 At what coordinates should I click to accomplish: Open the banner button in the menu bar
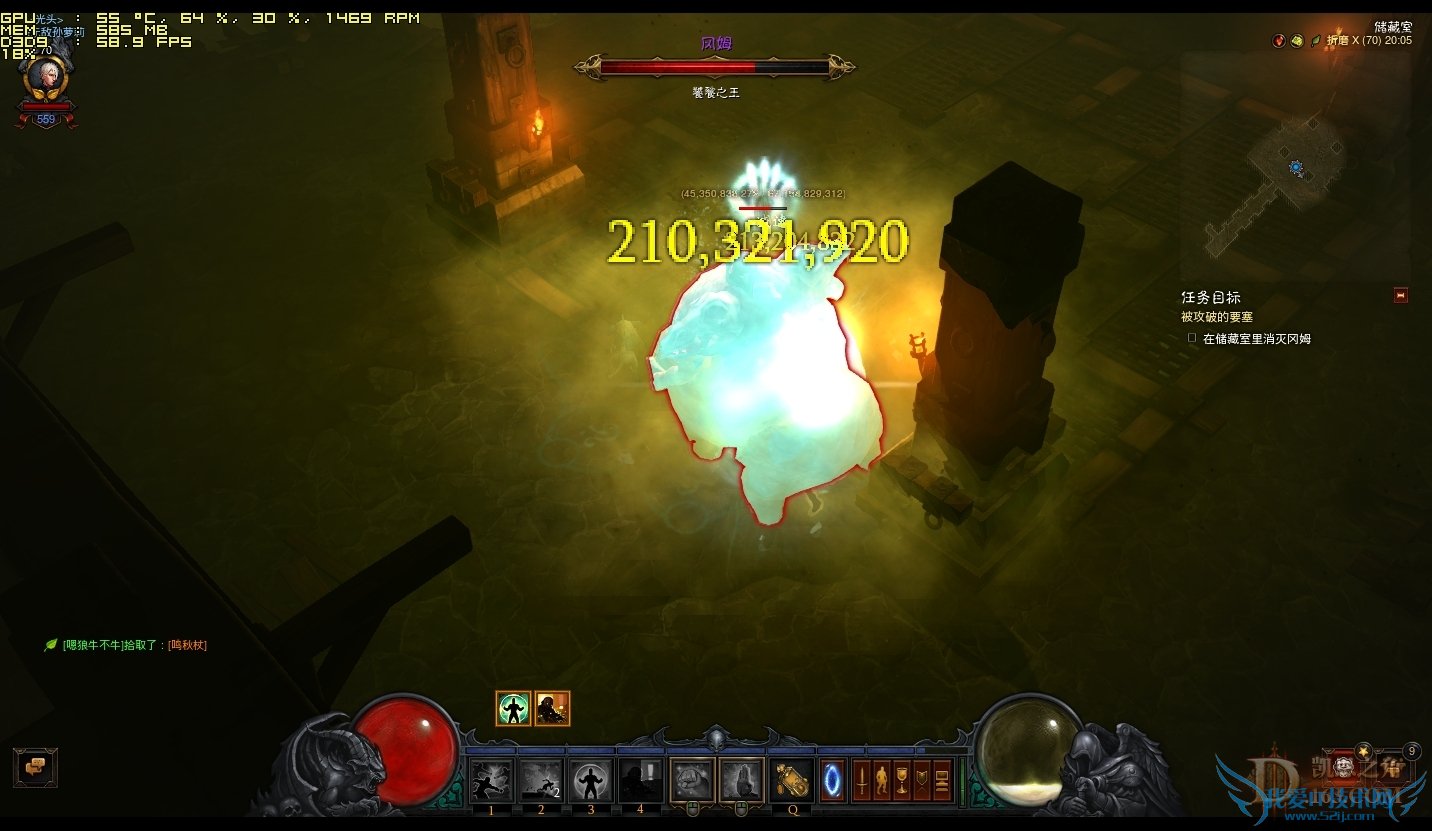(x=921, y=780)
